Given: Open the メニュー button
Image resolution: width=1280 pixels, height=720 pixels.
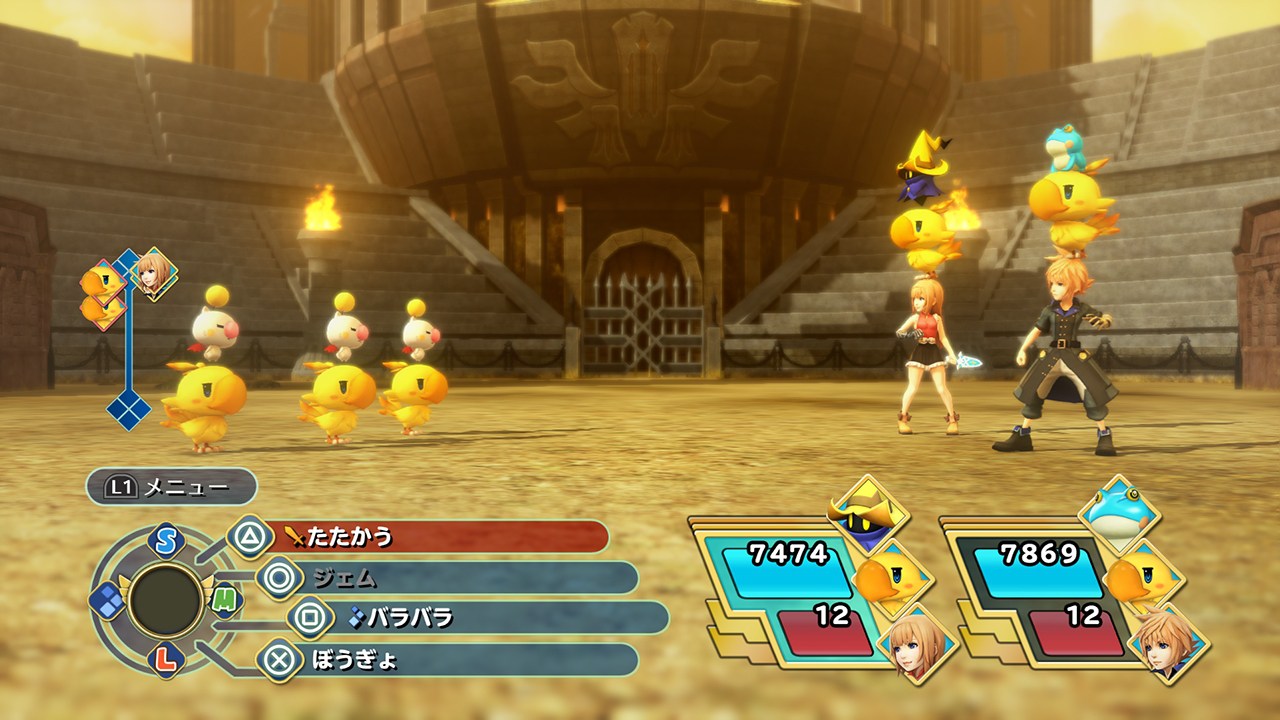Looking at the screenshot, I should (x=171, y=487).
